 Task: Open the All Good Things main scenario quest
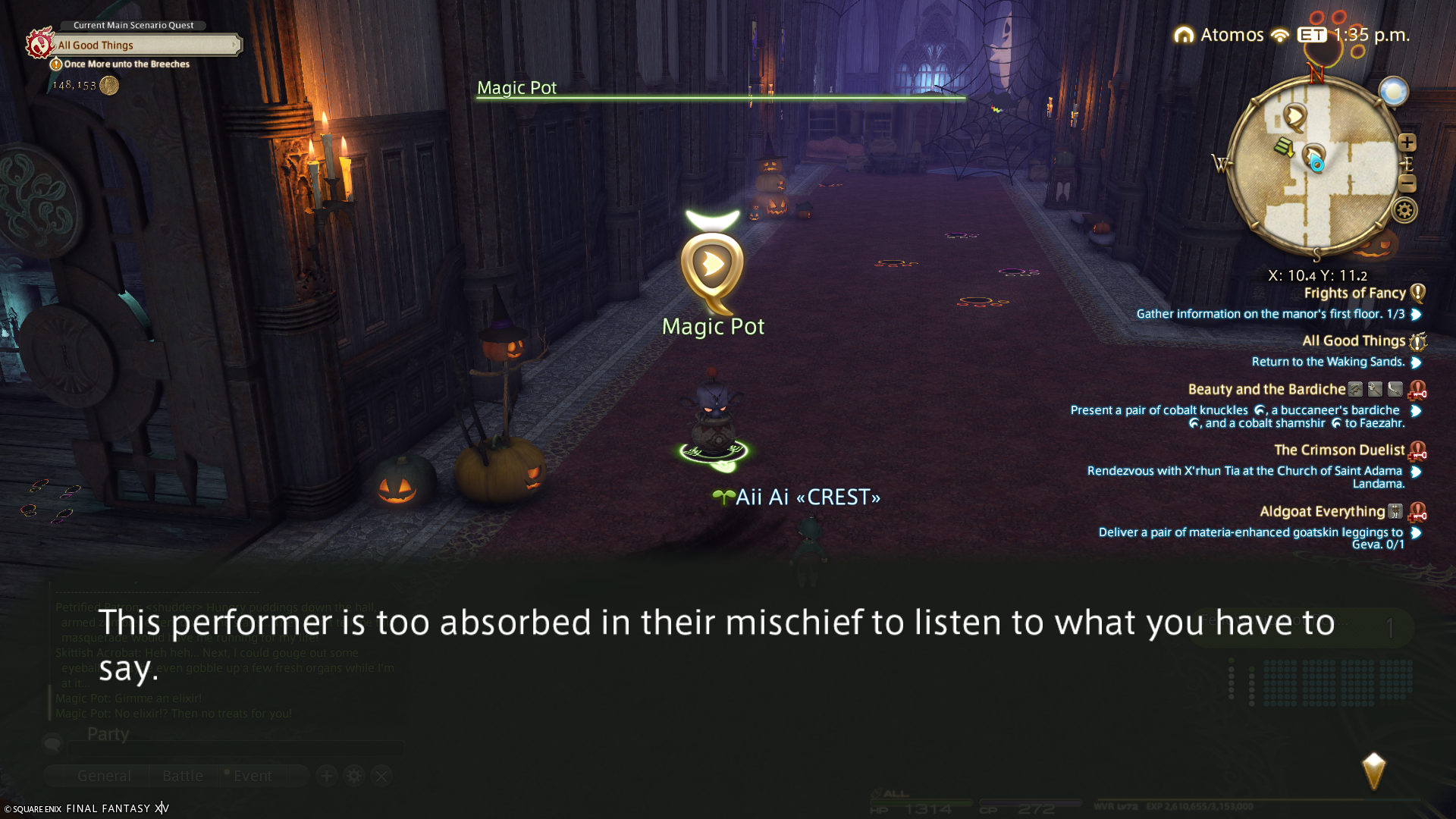144,45
